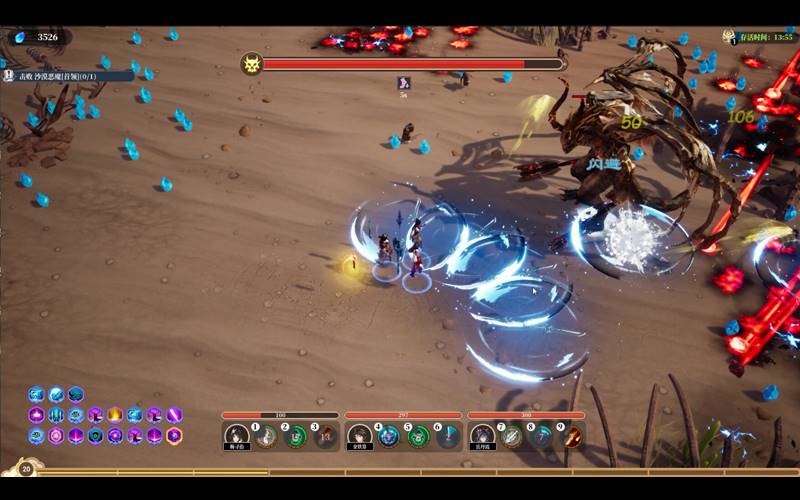Use skill slot number 8

click(542, 436)
